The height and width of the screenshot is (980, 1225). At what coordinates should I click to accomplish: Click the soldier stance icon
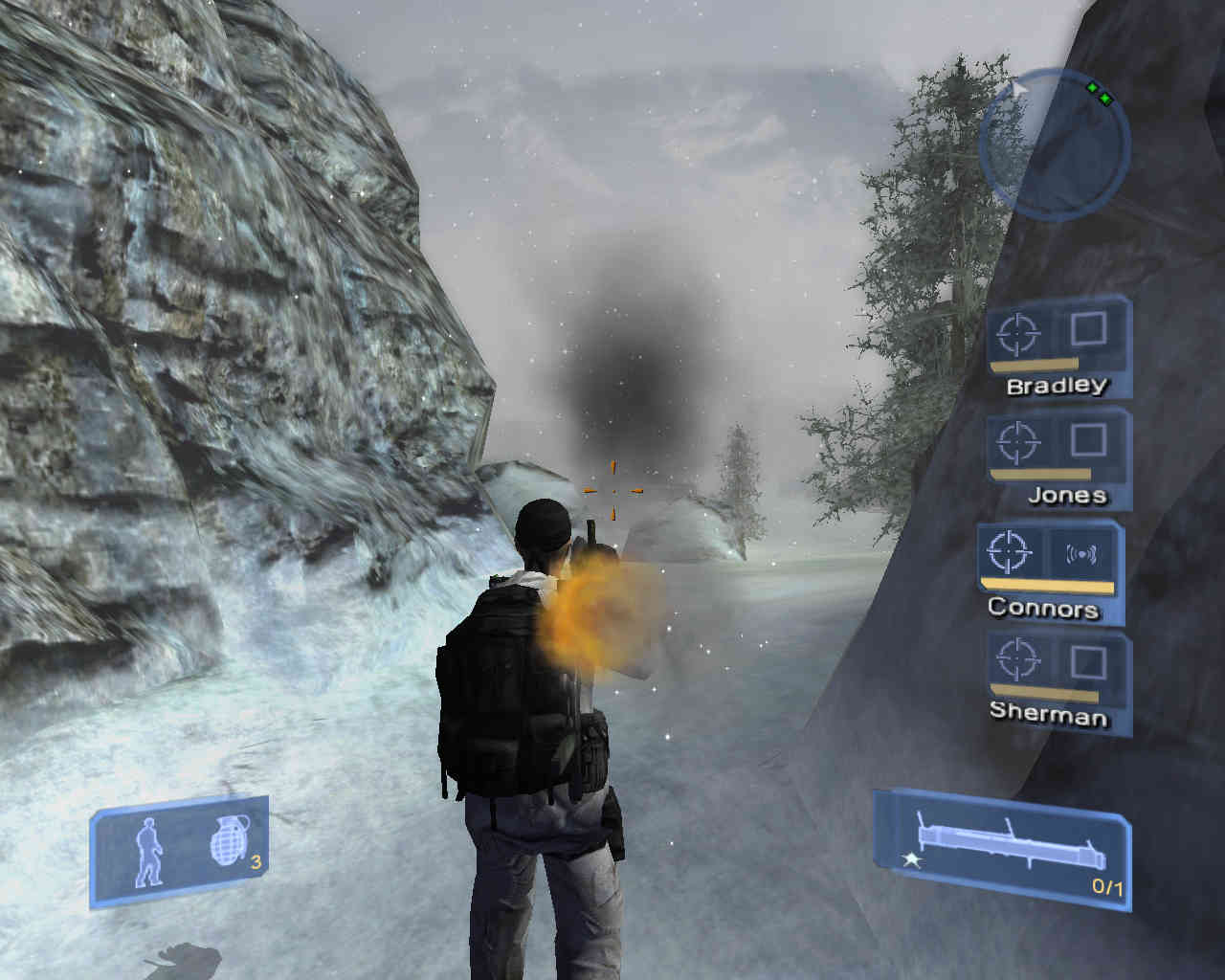tap(149, 851)
